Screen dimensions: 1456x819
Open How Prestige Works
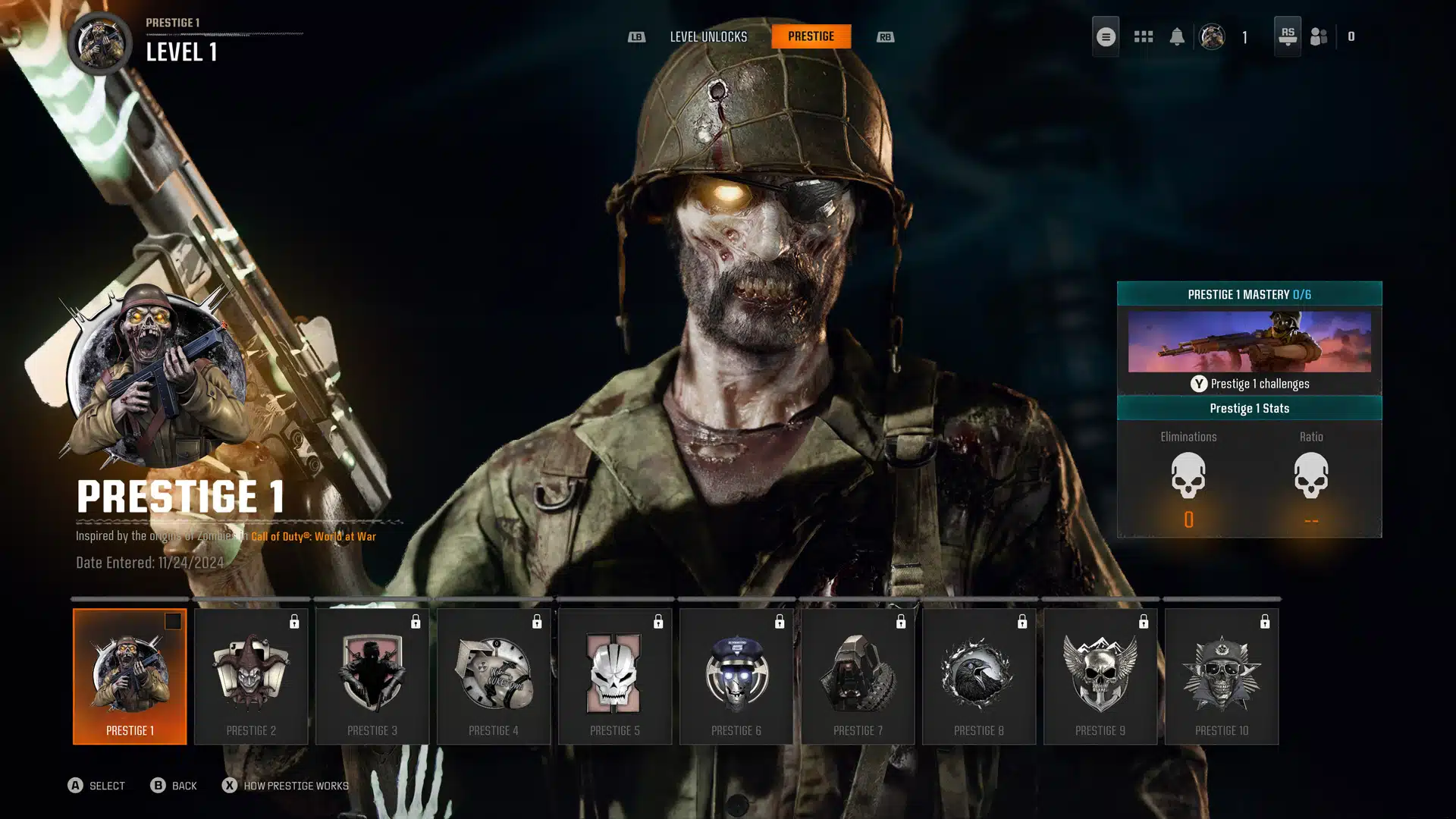coord(292,786)
